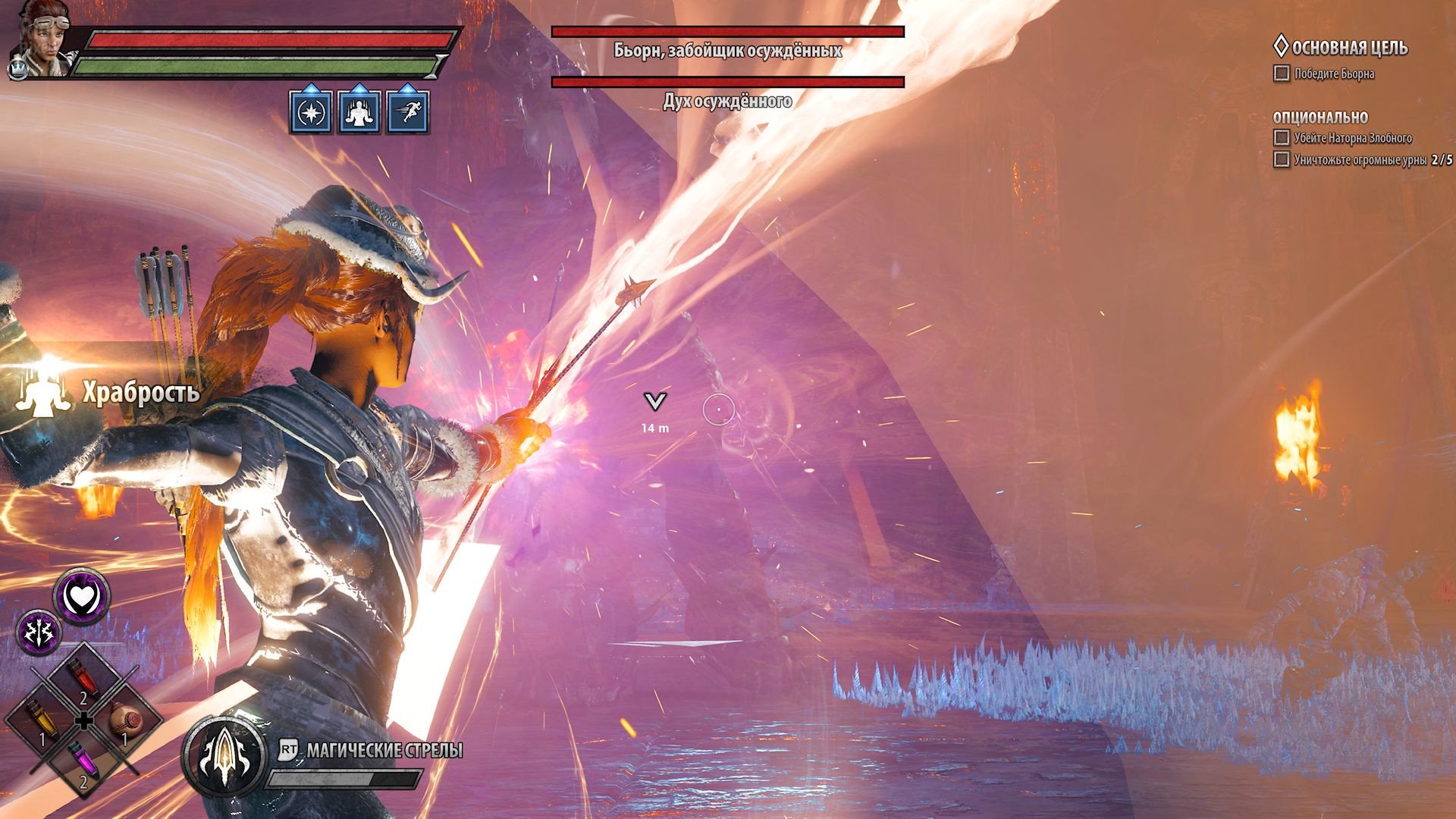
Task: Select the clay grenade pot slot
Action: click(x=124, y=720)
